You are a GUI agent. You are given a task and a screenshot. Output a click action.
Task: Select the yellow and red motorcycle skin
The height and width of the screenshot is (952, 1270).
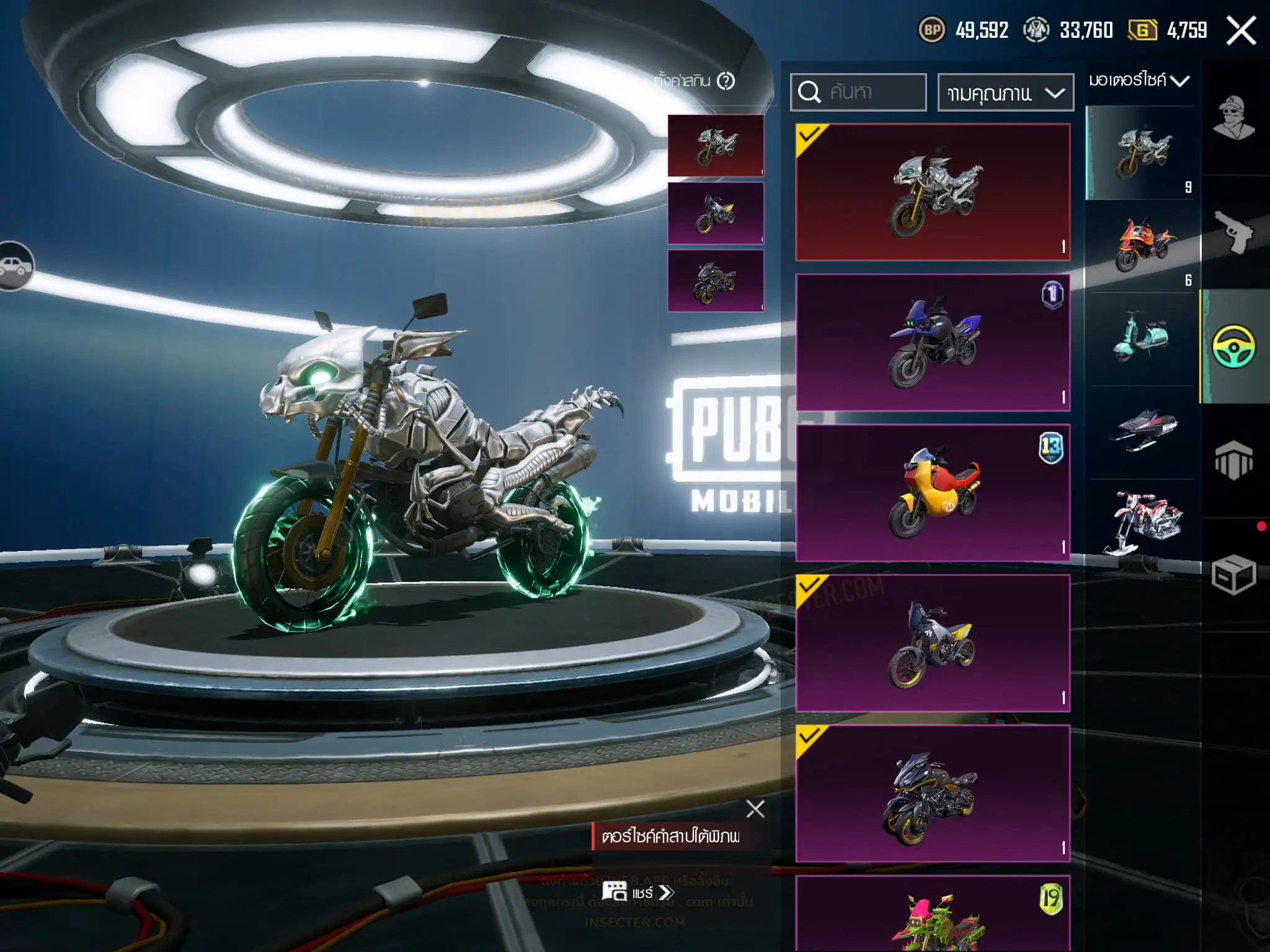pyautogui.click(x=933, y=493)
